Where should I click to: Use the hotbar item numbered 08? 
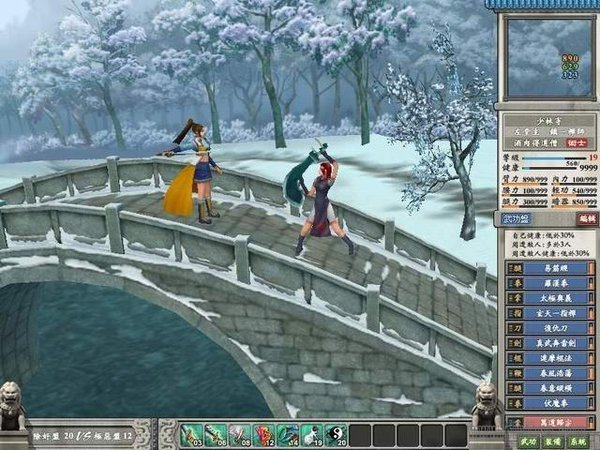click(x=239, y=435)
